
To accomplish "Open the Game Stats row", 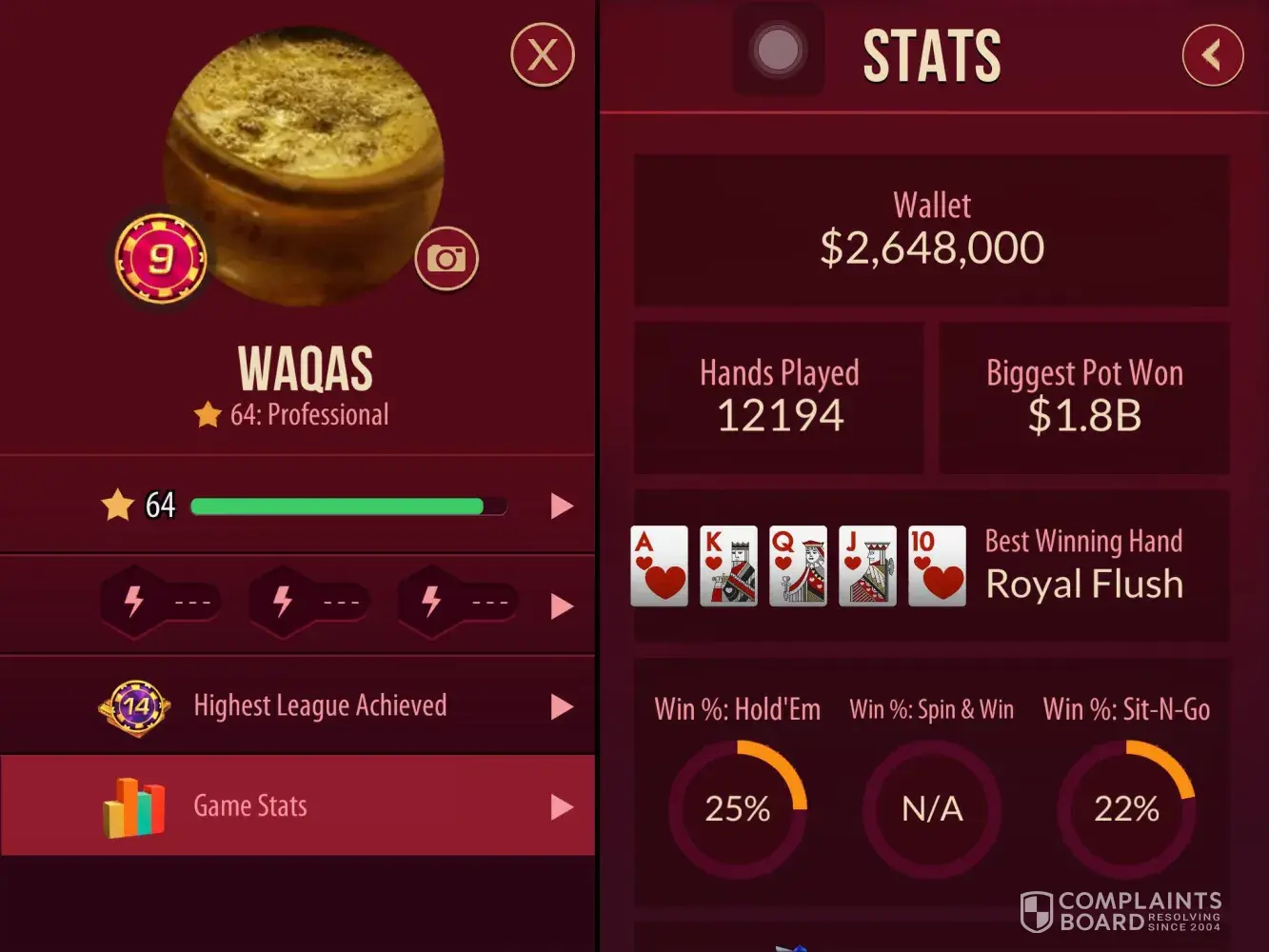I will pos(297,805).
